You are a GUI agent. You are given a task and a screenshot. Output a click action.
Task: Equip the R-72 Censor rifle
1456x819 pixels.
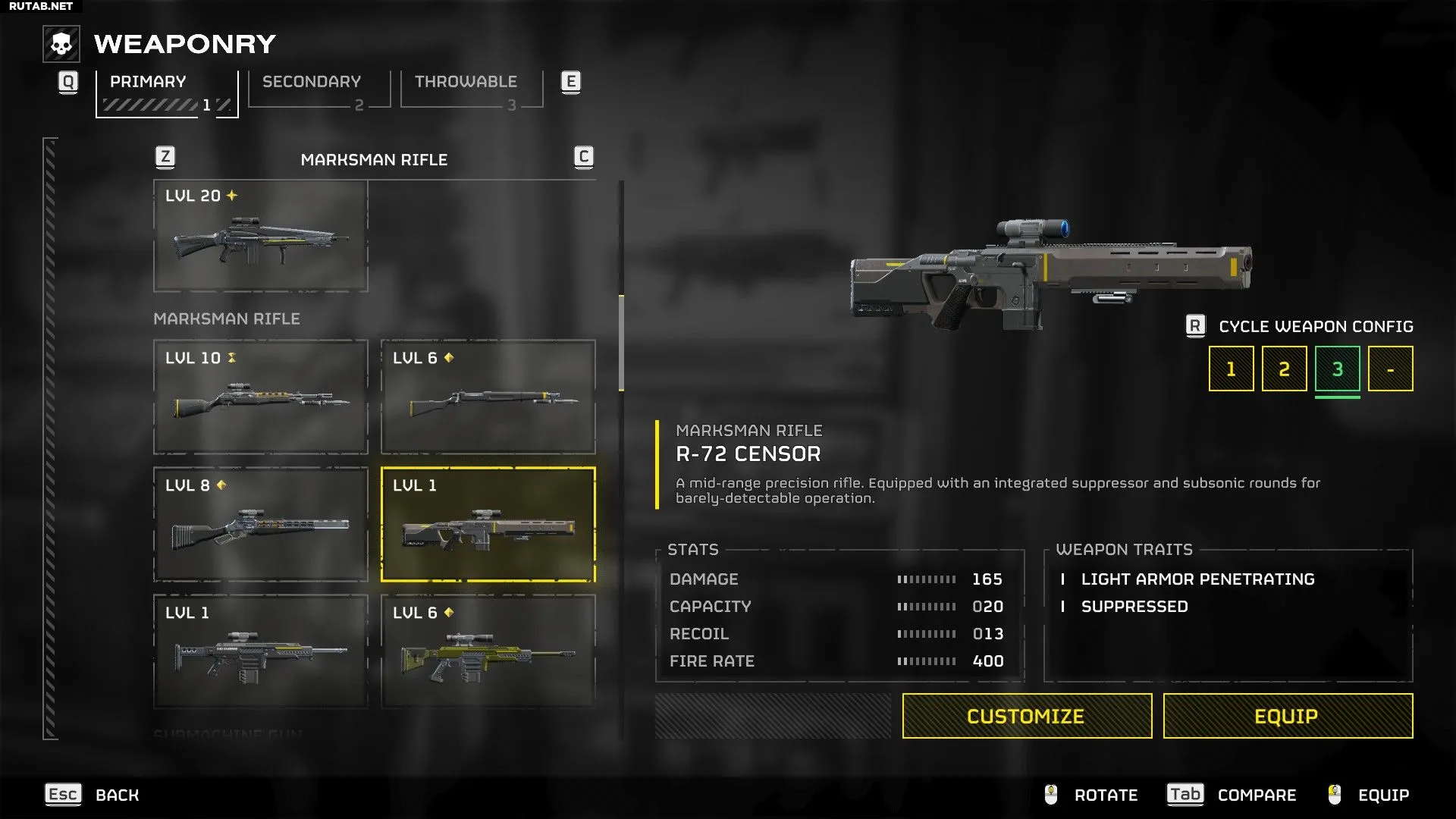[1288, 716]
